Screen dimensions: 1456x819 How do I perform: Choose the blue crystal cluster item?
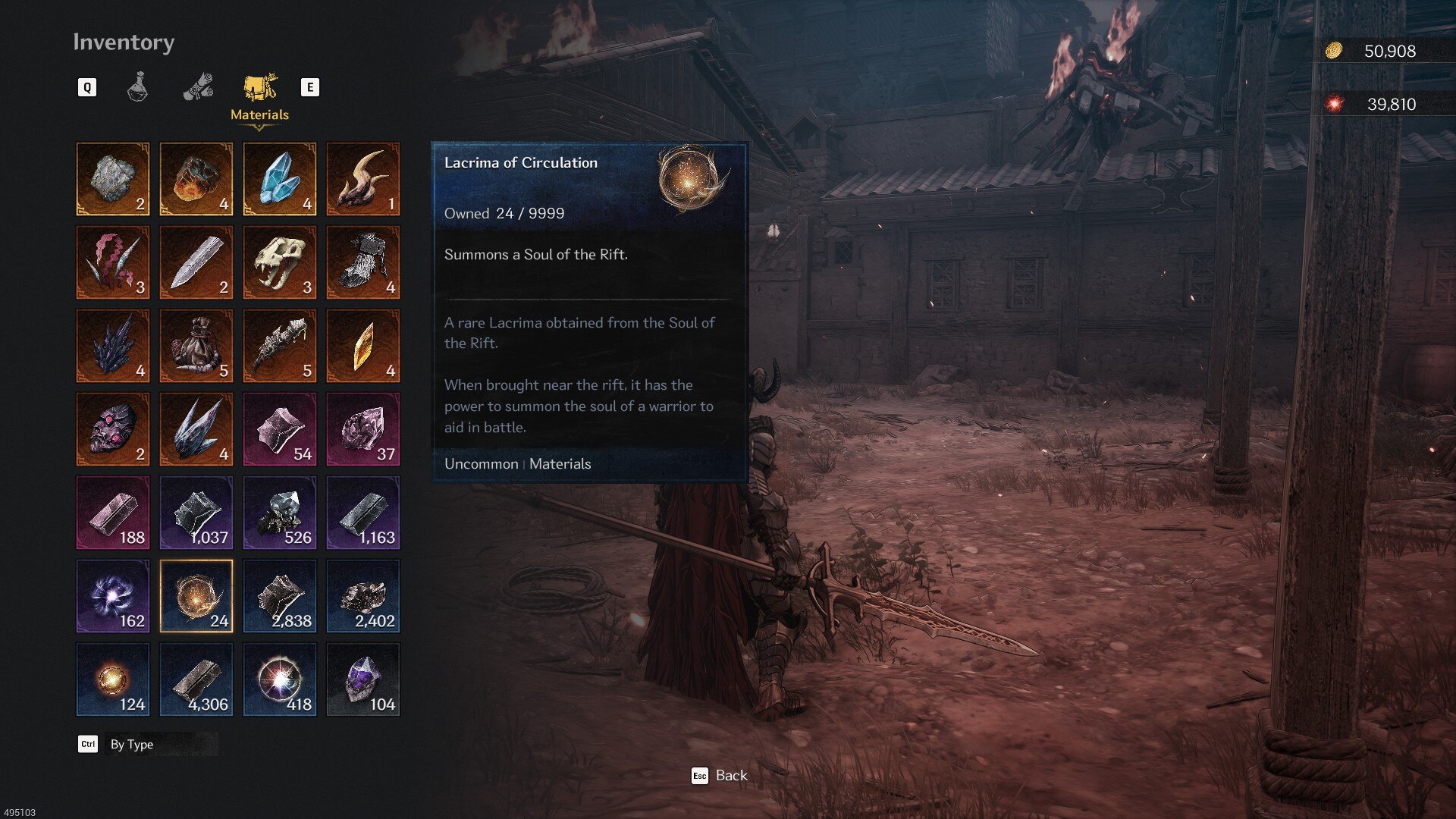point(280,179)
